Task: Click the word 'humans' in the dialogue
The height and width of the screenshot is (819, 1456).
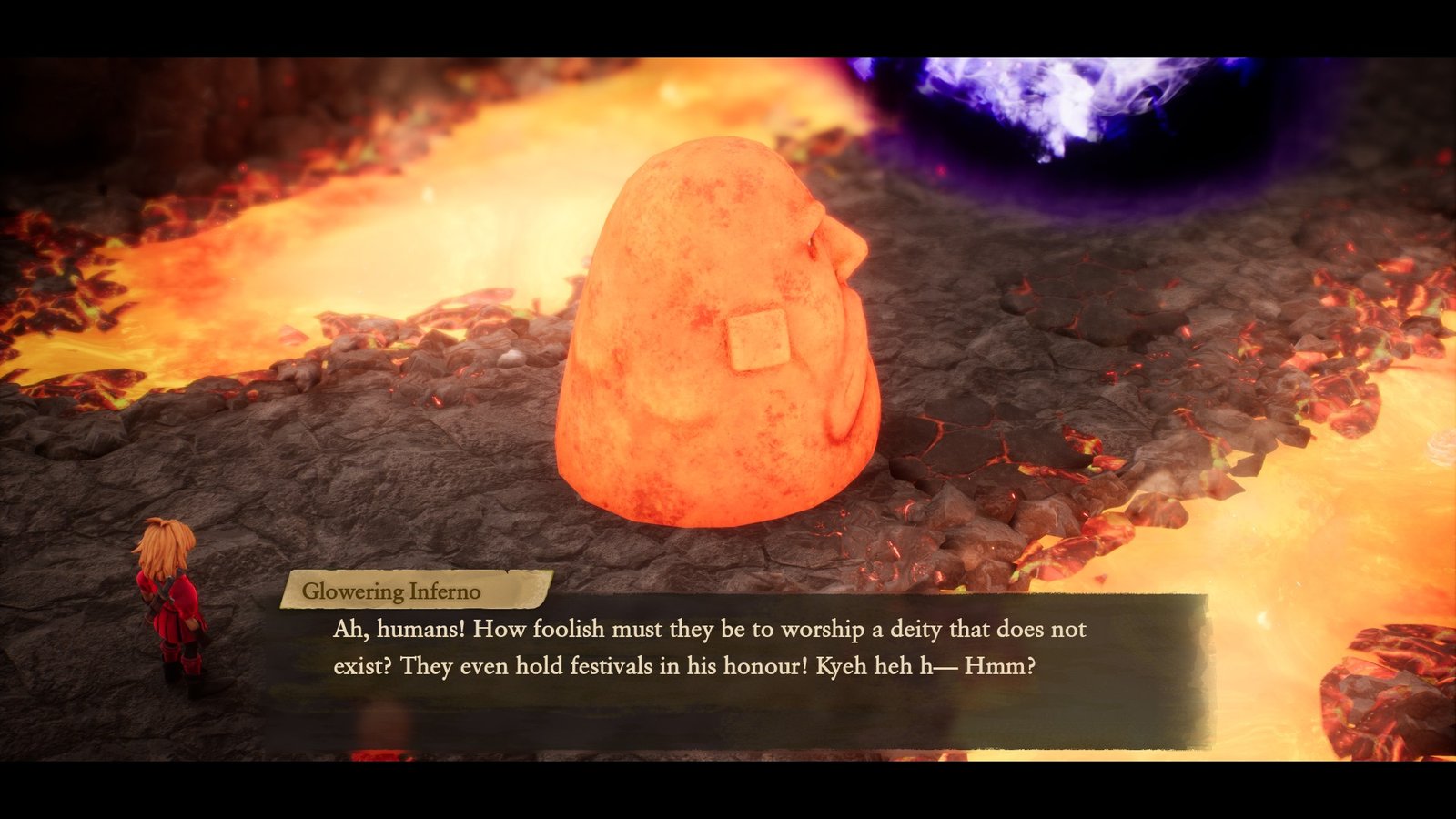Action: 409,626
